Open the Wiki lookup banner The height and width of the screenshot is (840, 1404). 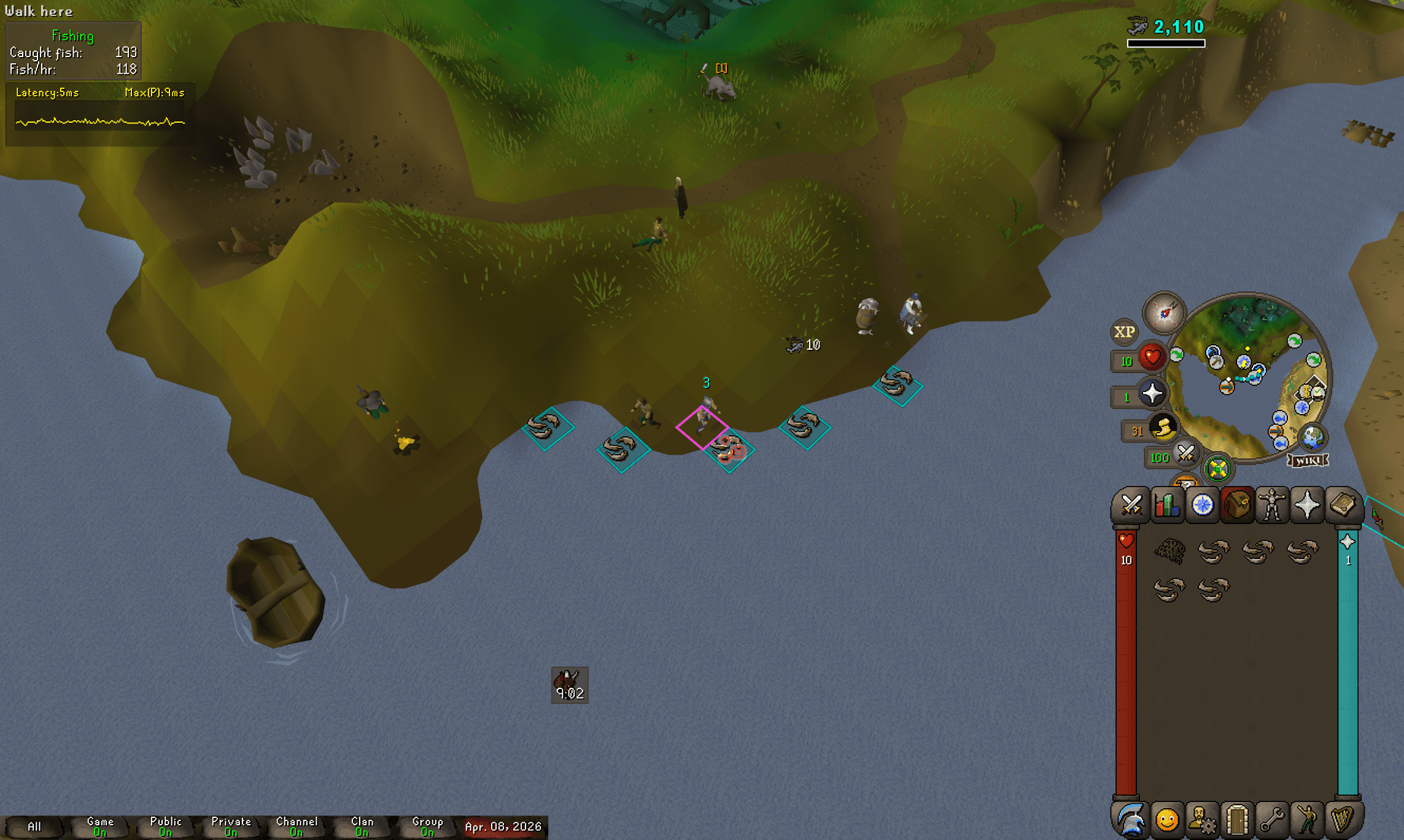[1308, 461]
